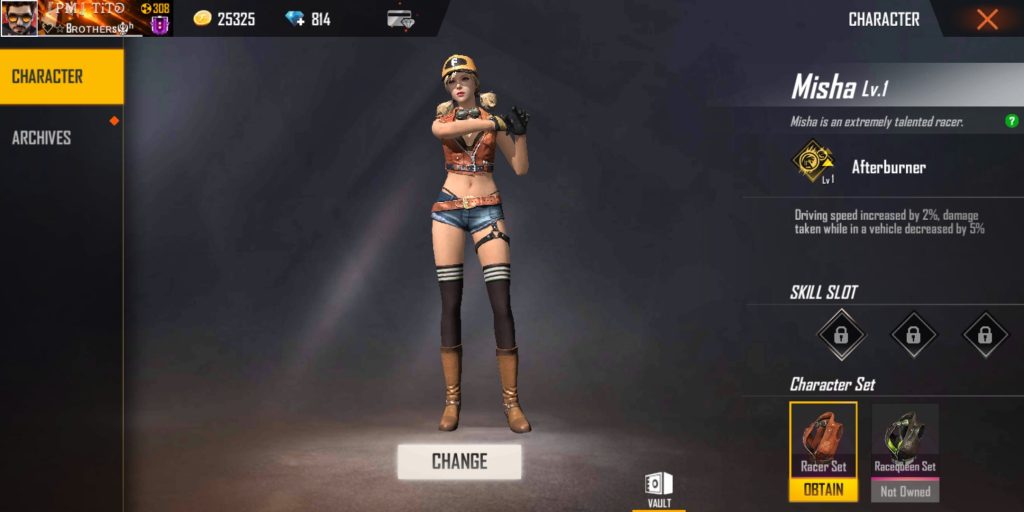Viewport: 1024px width, 512px height.
Task: Select the Racer Set thumbnail
Action: (x=823, y=439)
